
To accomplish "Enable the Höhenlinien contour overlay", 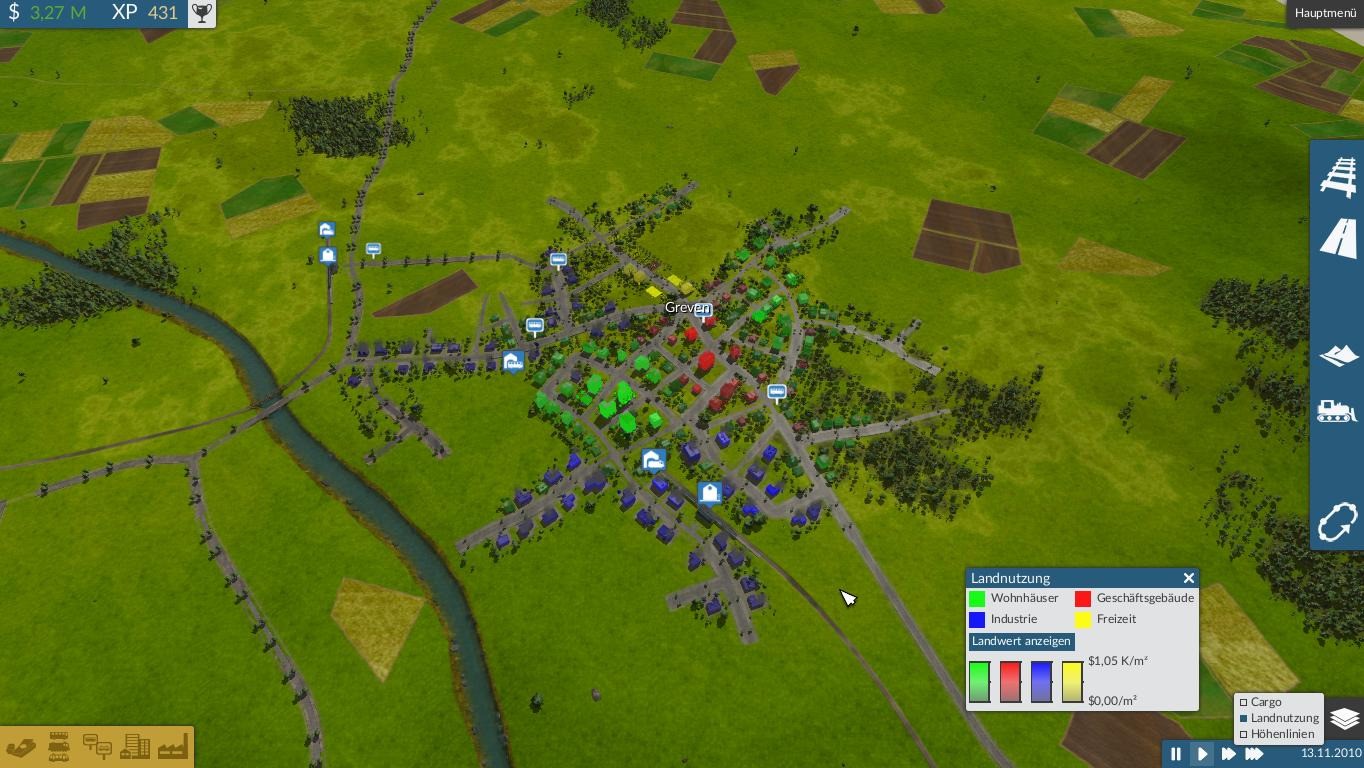I will click(1244, 734).
